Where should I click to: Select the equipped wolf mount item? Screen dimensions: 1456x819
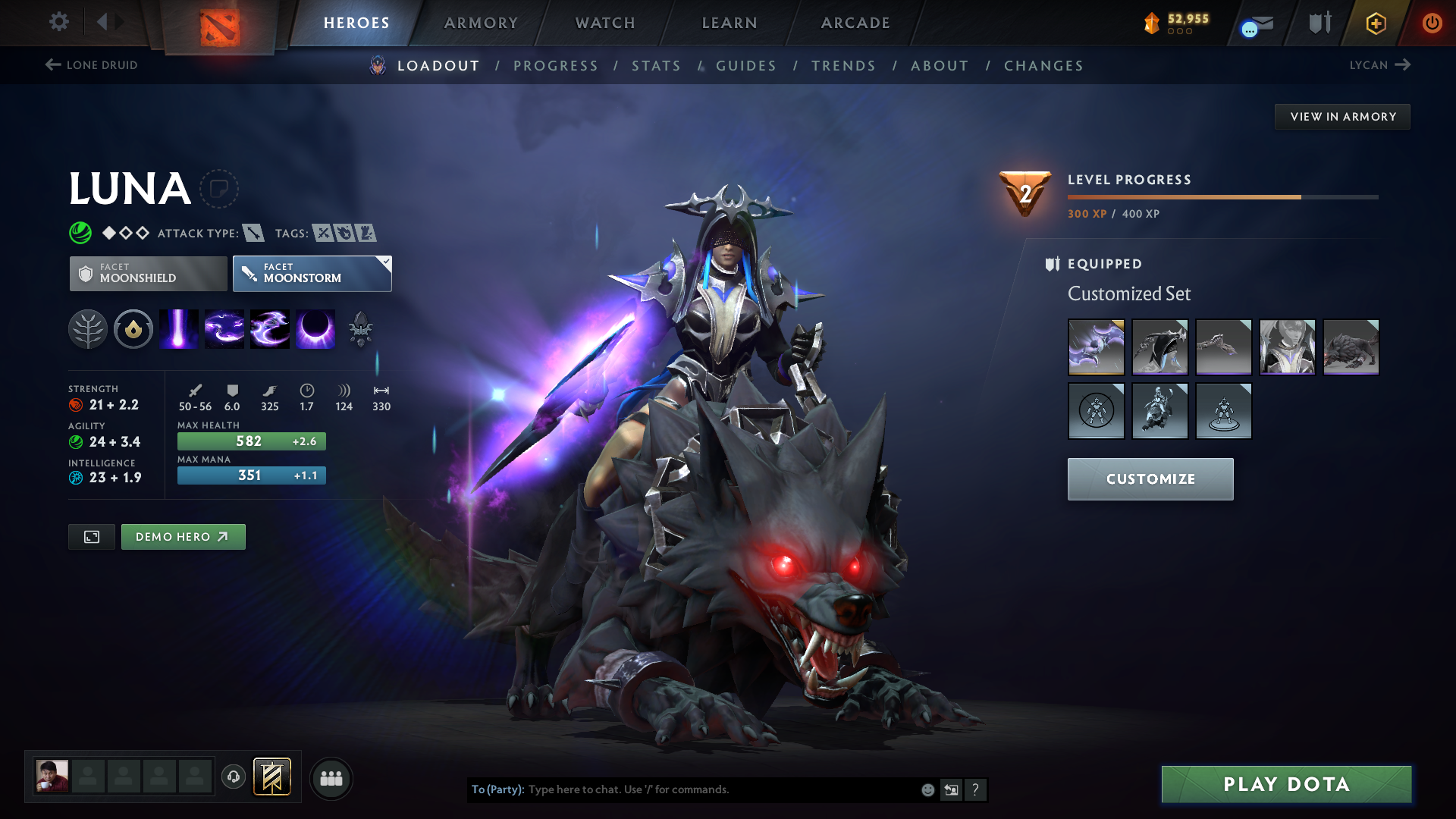[x=1351, y=347]
